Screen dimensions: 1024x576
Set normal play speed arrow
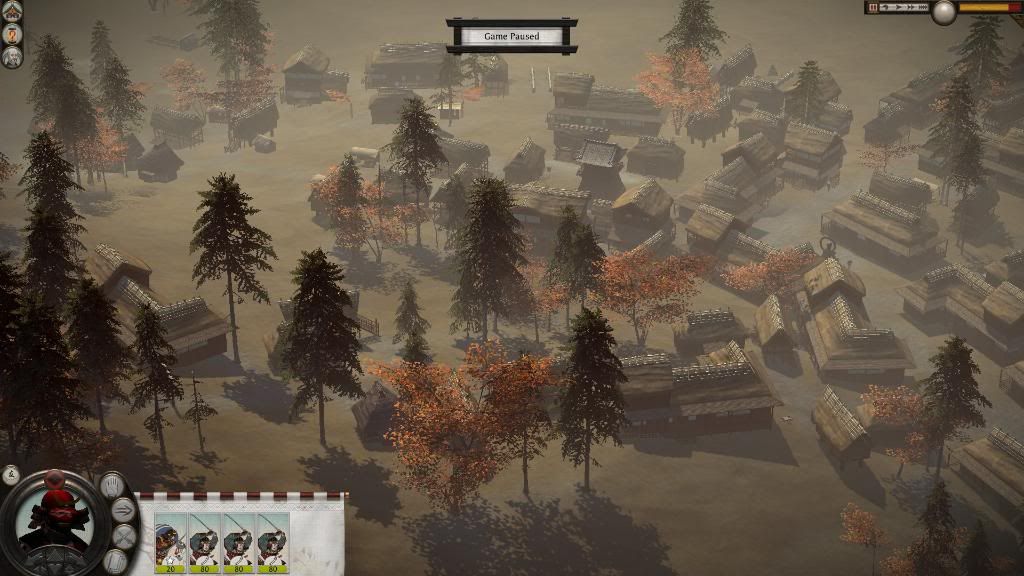tap(896, 7)
